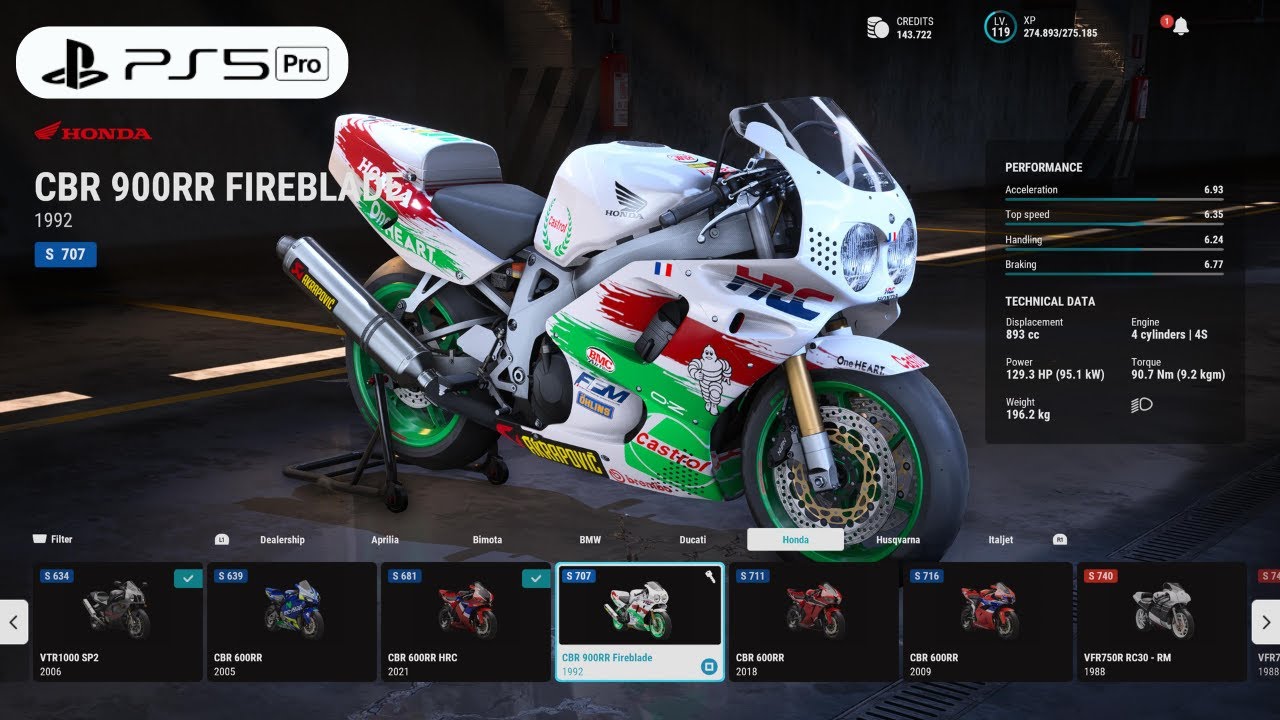Viewport: 1280px width, 720px height.
Task: Open the Dealership section
Action: tap(283, 539)
